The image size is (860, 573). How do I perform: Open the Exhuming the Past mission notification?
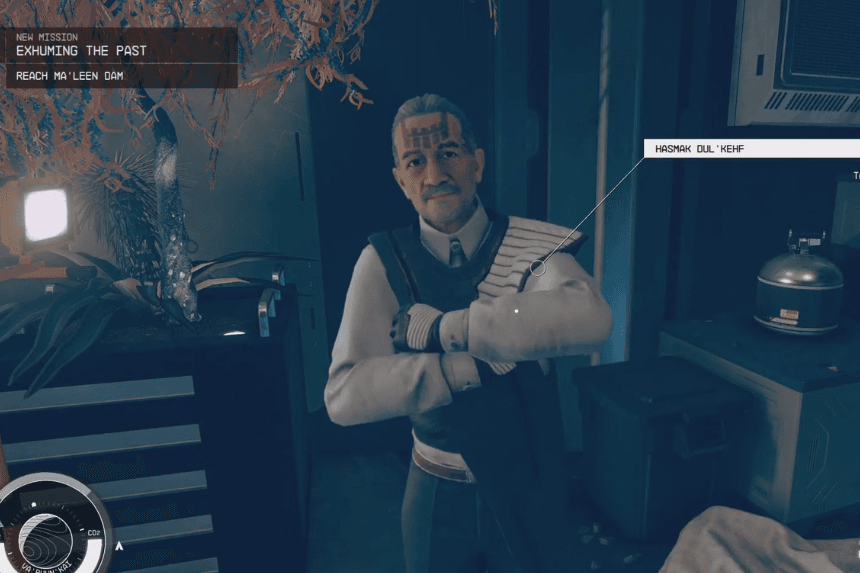click(118, 44)
